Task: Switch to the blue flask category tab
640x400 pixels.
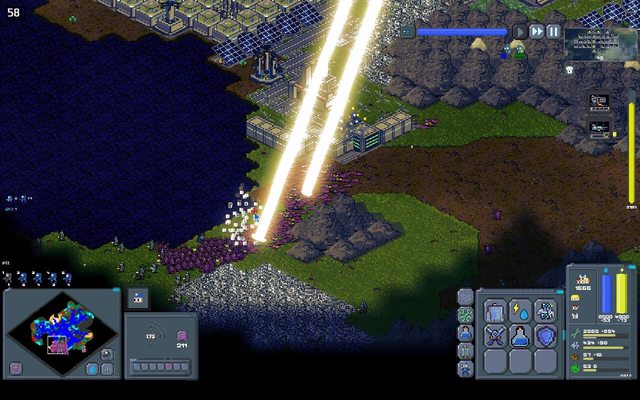Action: click(x=465, y=332)
